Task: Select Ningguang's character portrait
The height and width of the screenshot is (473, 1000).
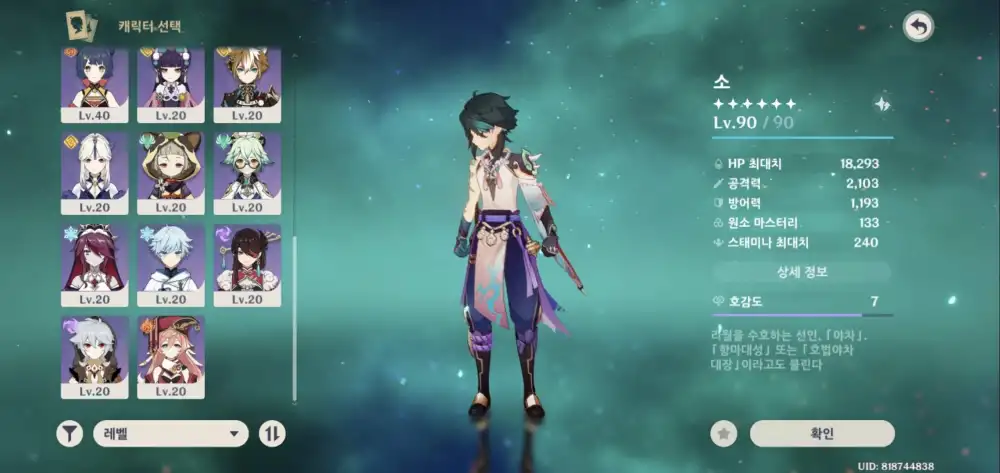Action: click(95, 168)
